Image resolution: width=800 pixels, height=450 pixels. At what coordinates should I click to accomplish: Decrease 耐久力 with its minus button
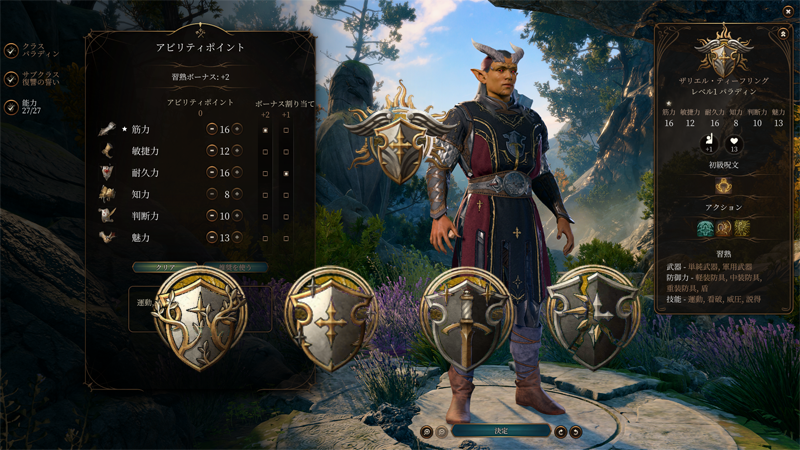[x=211, y=173]
